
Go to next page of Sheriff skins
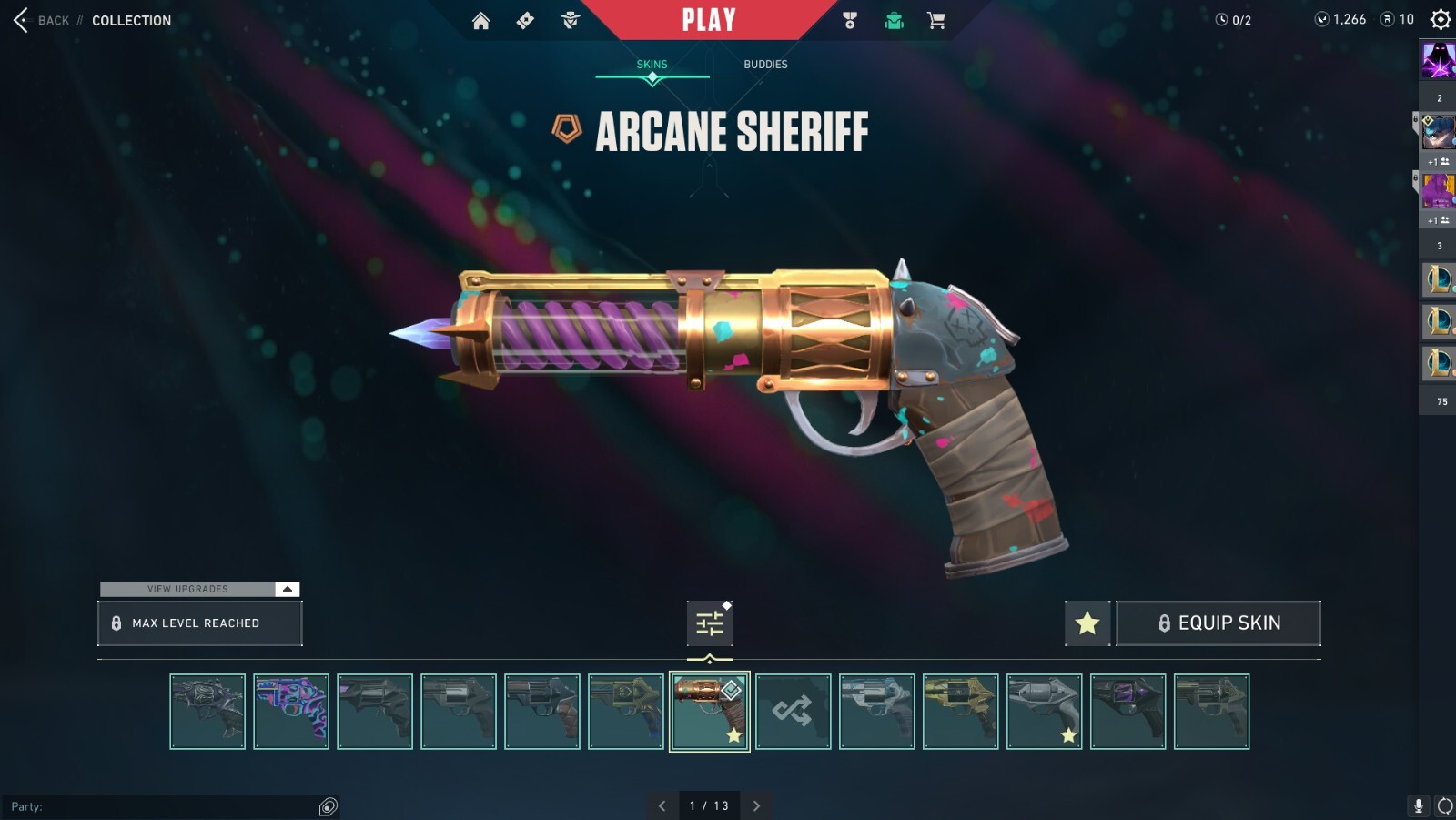point(756,805)
